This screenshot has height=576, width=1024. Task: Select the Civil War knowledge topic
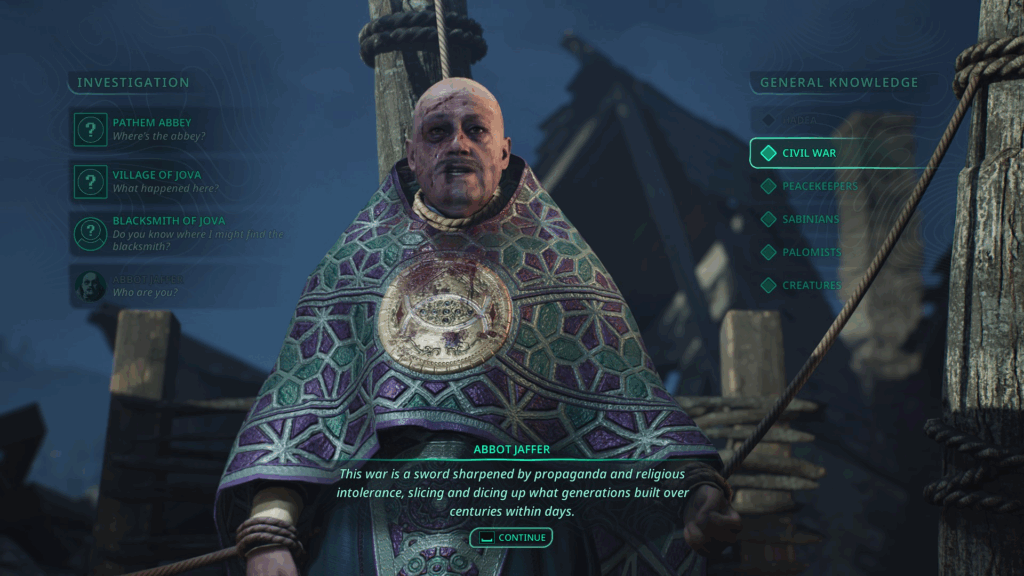click(808, 153)
